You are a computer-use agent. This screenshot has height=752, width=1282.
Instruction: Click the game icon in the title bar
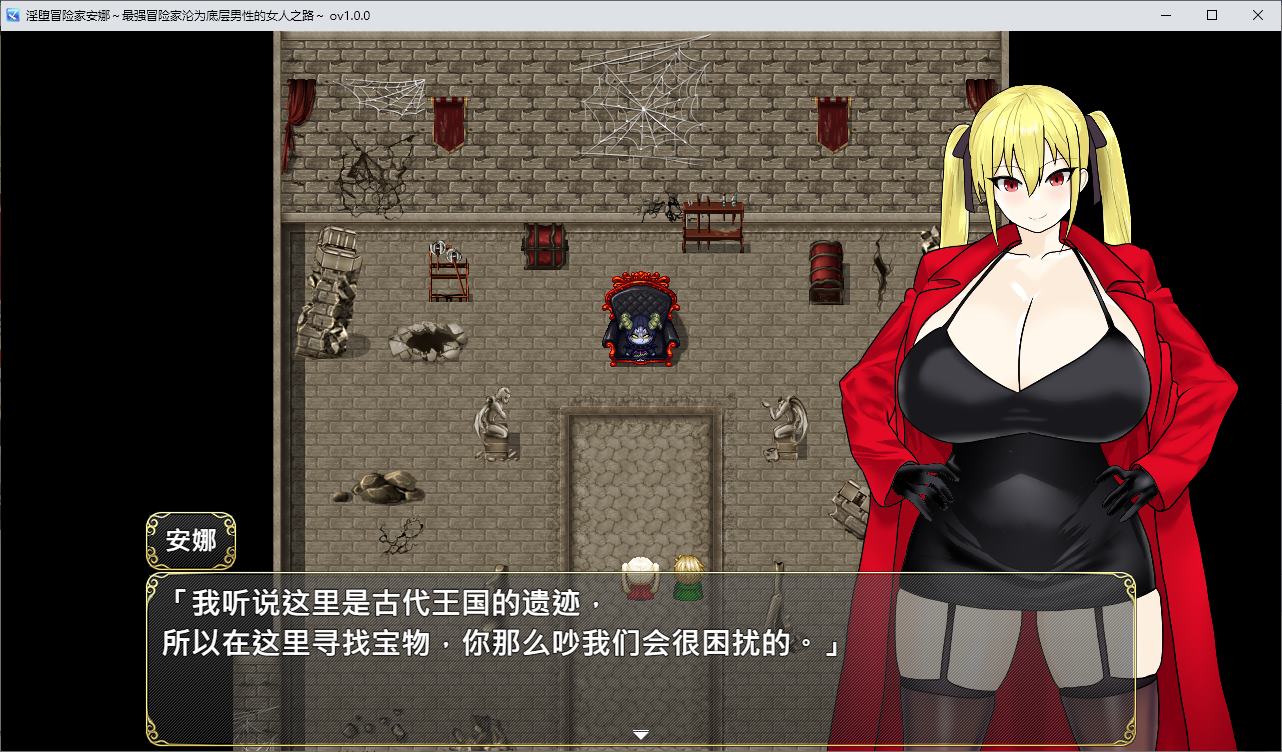pyautogui.click(x=12, y=15)
